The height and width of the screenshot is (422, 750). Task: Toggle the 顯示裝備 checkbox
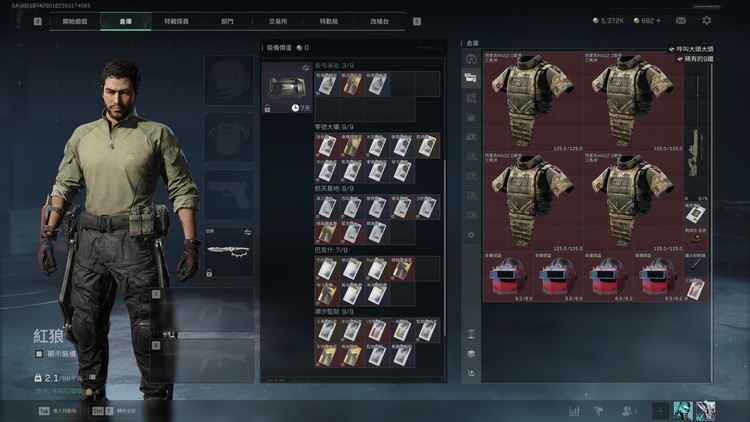[39, 352]
